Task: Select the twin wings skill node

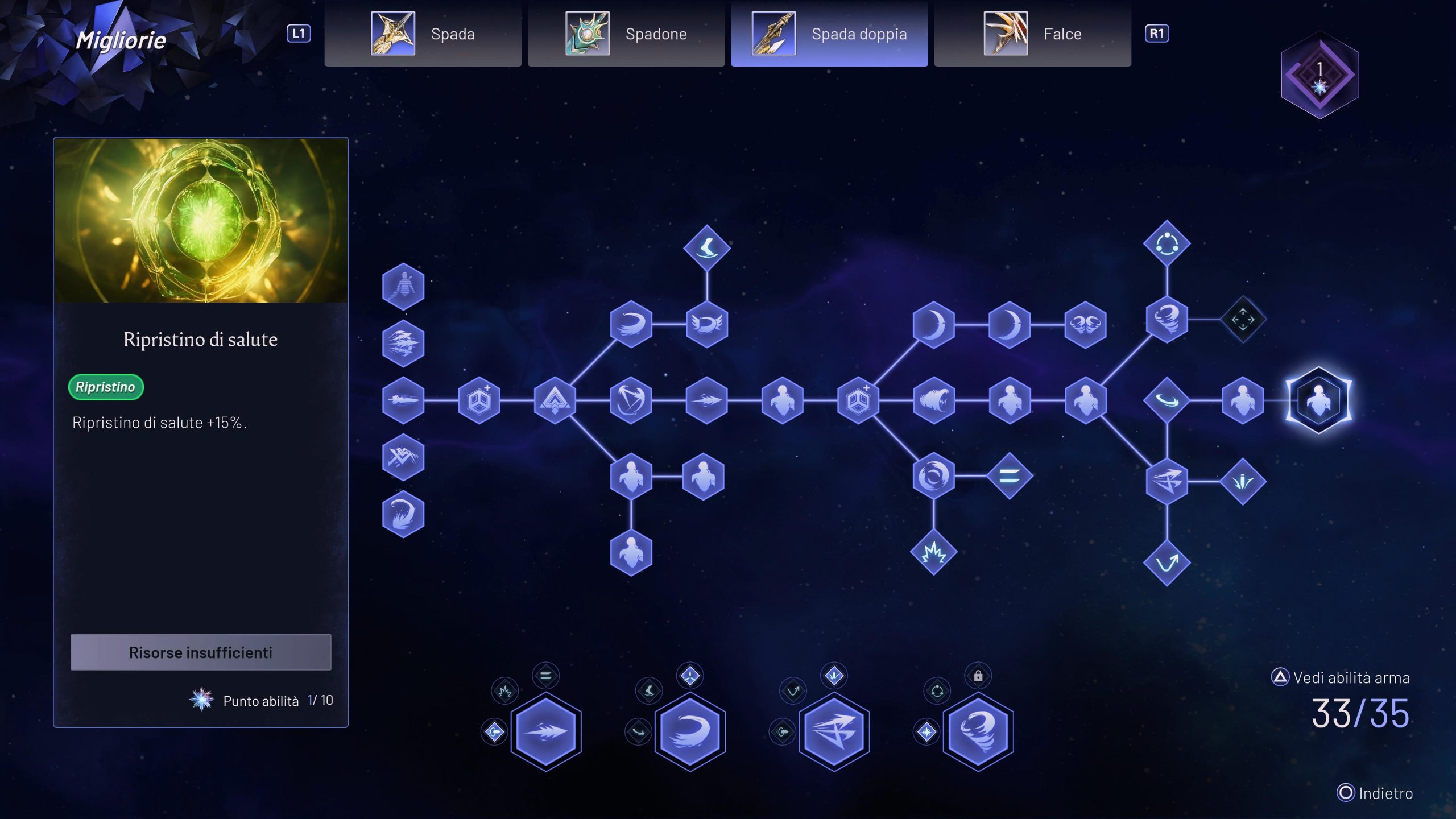Action: pos(1085,324)
